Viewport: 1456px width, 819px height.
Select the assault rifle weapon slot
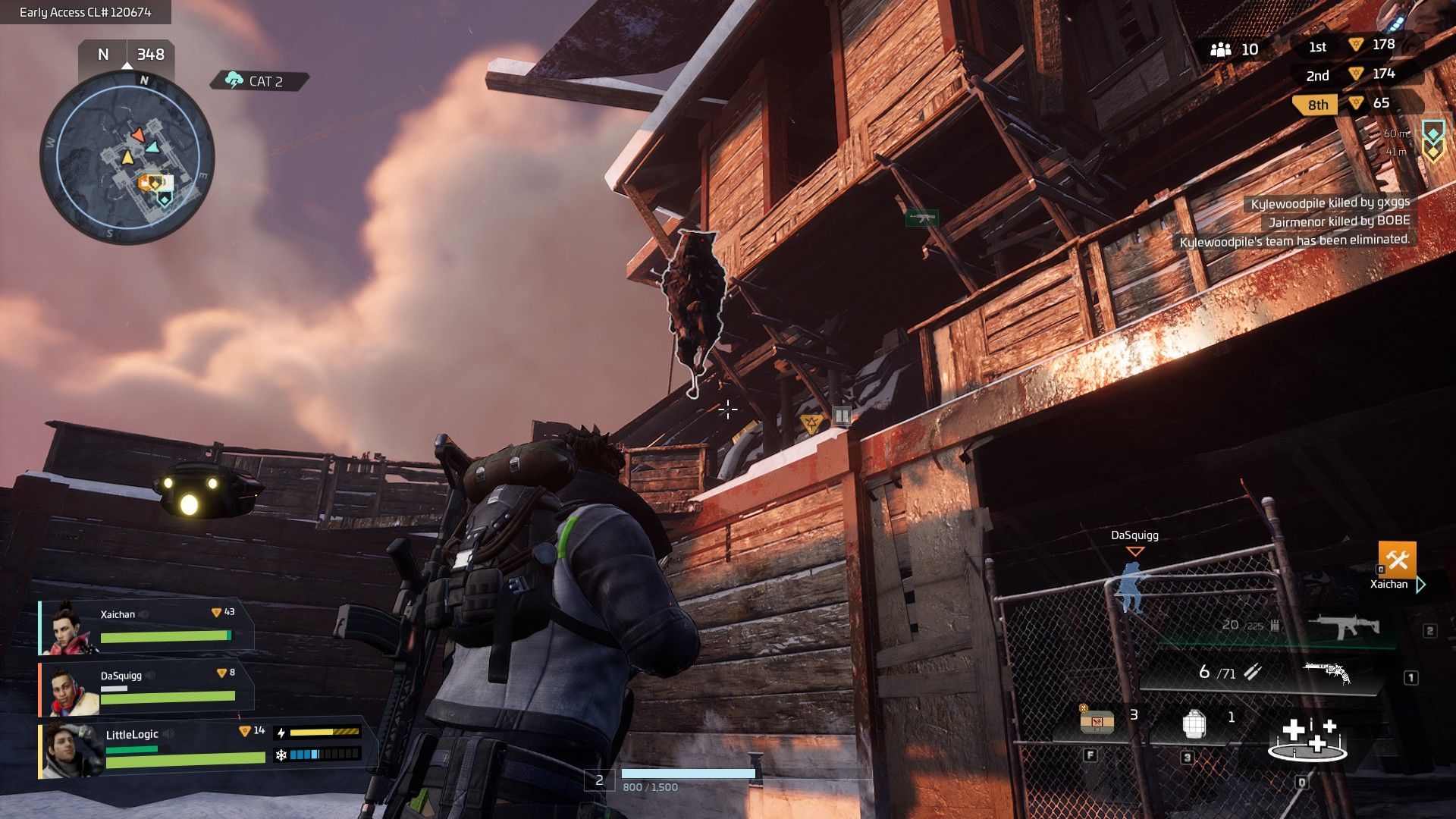(x=1343, y=626)
